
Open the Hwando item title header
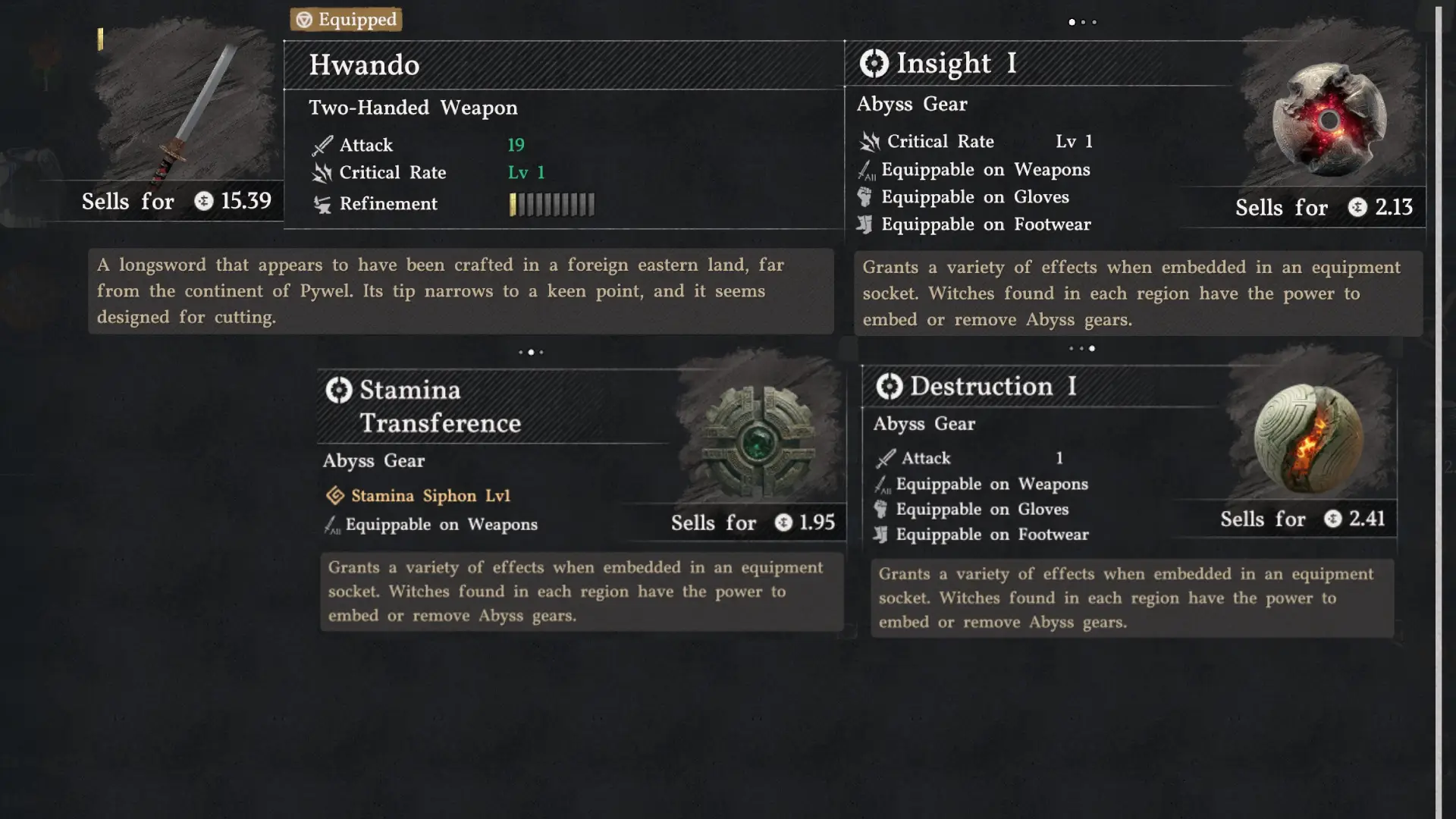(364, 65)
